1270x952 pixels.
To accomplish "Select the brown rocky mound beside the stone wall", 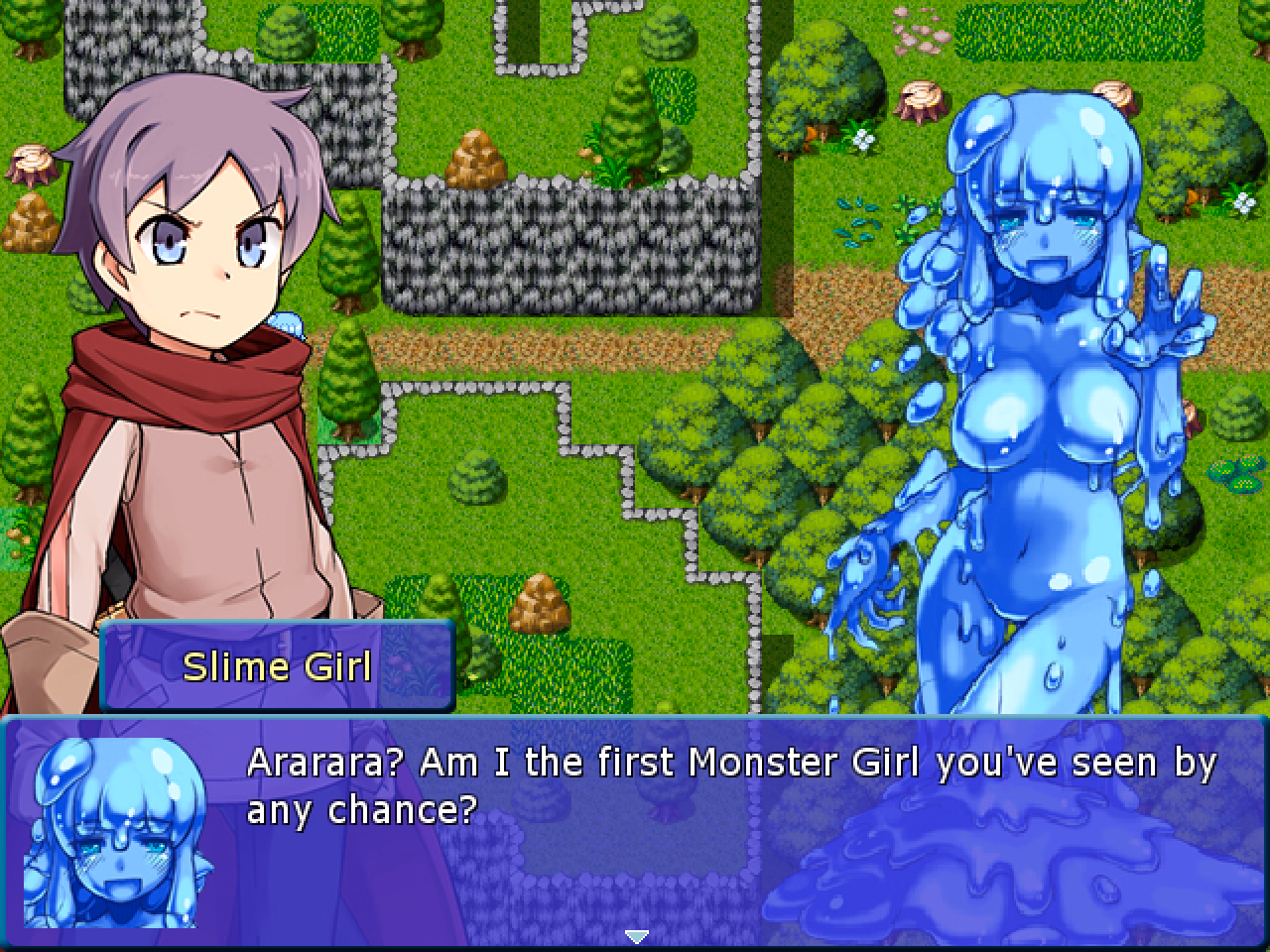I will [x=476, y=159].
